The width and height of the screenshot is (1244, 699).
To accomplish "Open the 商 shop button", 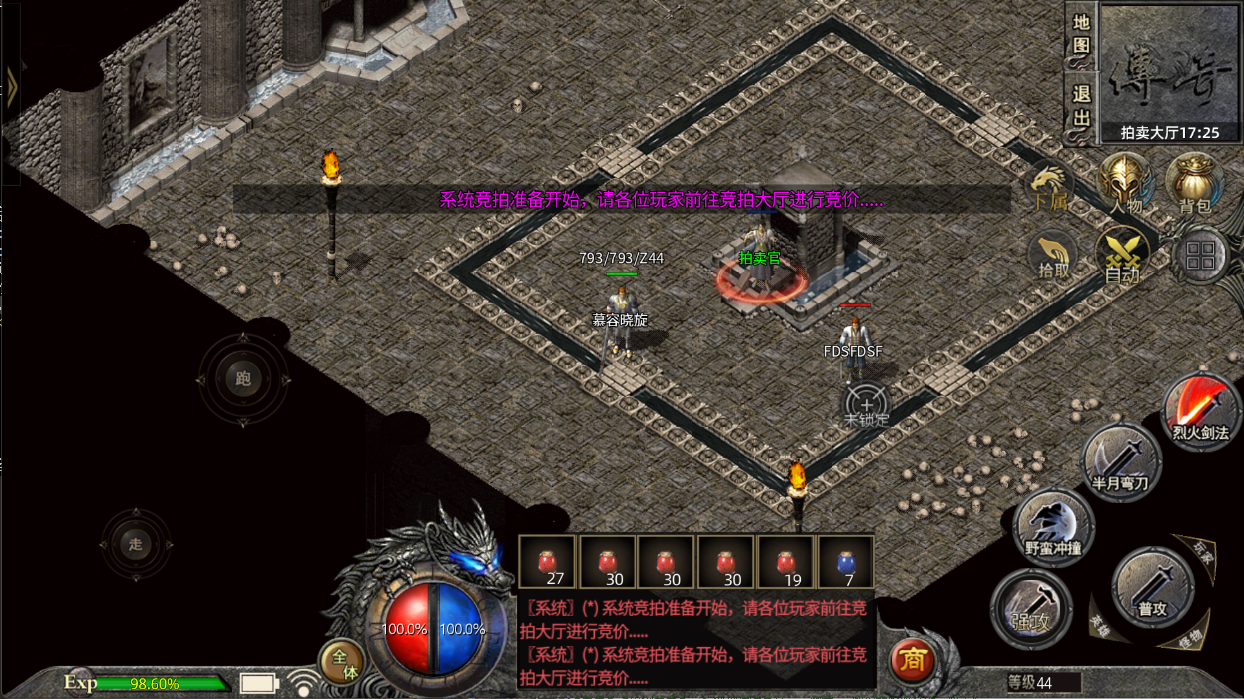I will click(912, 660).
